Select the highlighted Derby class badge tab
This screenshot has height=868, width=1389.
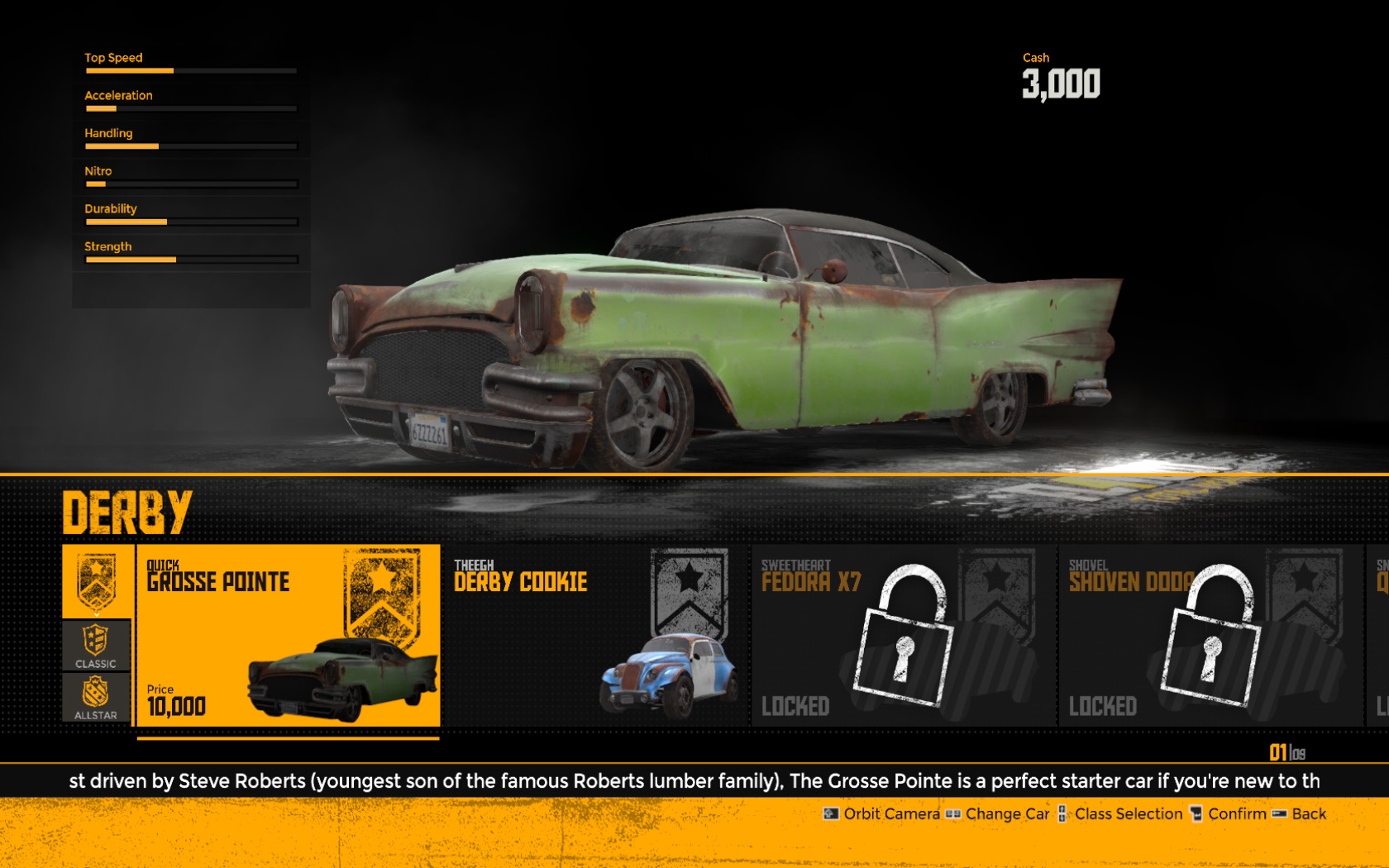[x=97, y=582]
